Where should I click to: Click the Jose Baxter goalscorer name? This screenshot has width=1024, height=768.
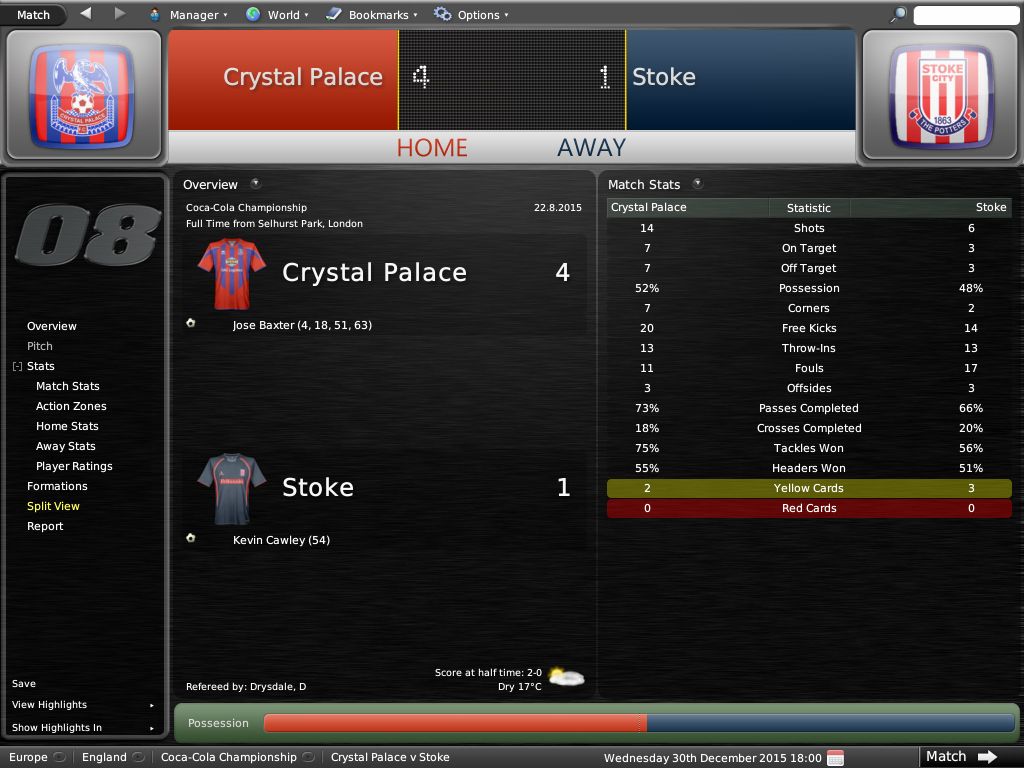tap(263, 325)
